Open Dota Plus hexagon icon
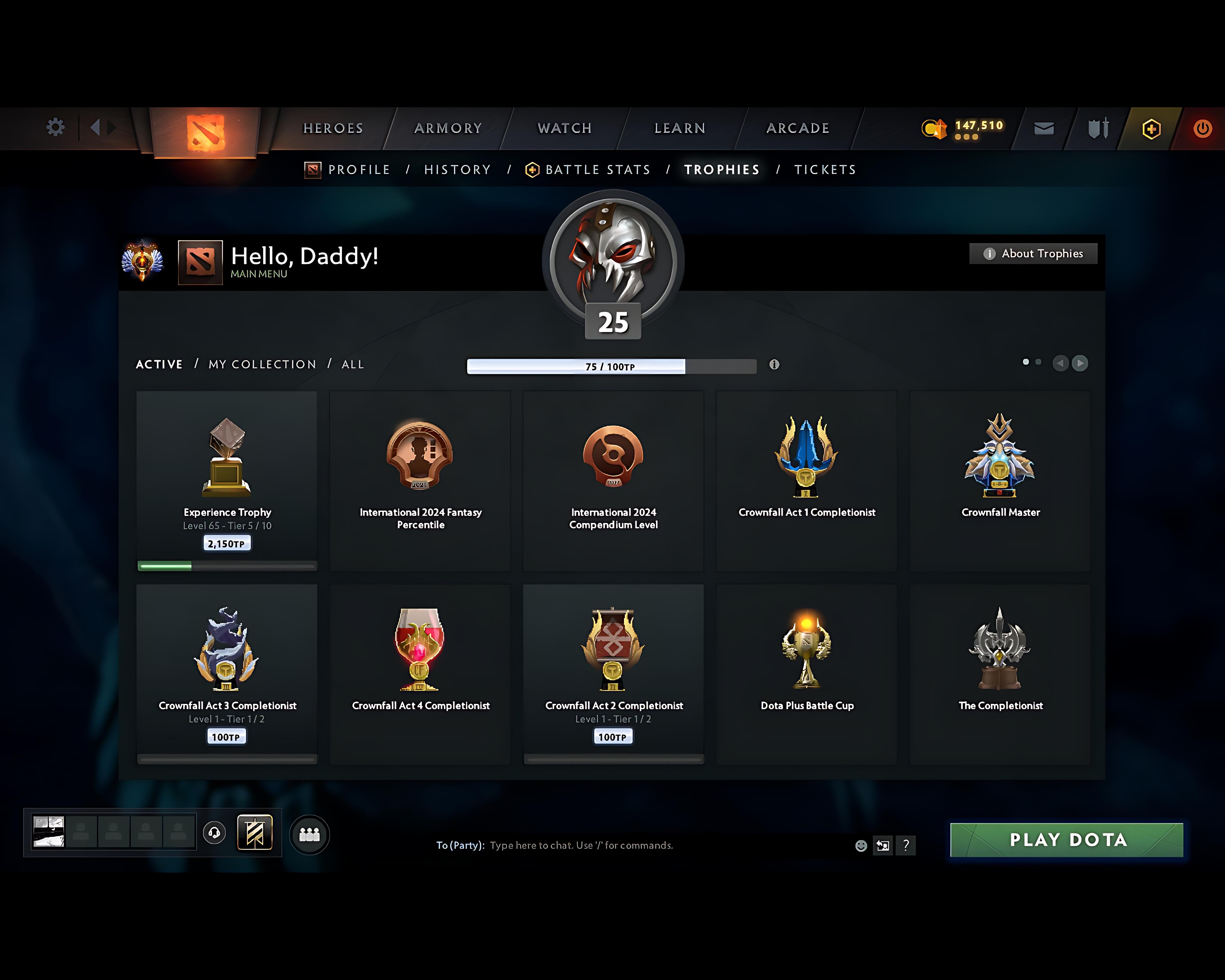 tap(1149, 128)
